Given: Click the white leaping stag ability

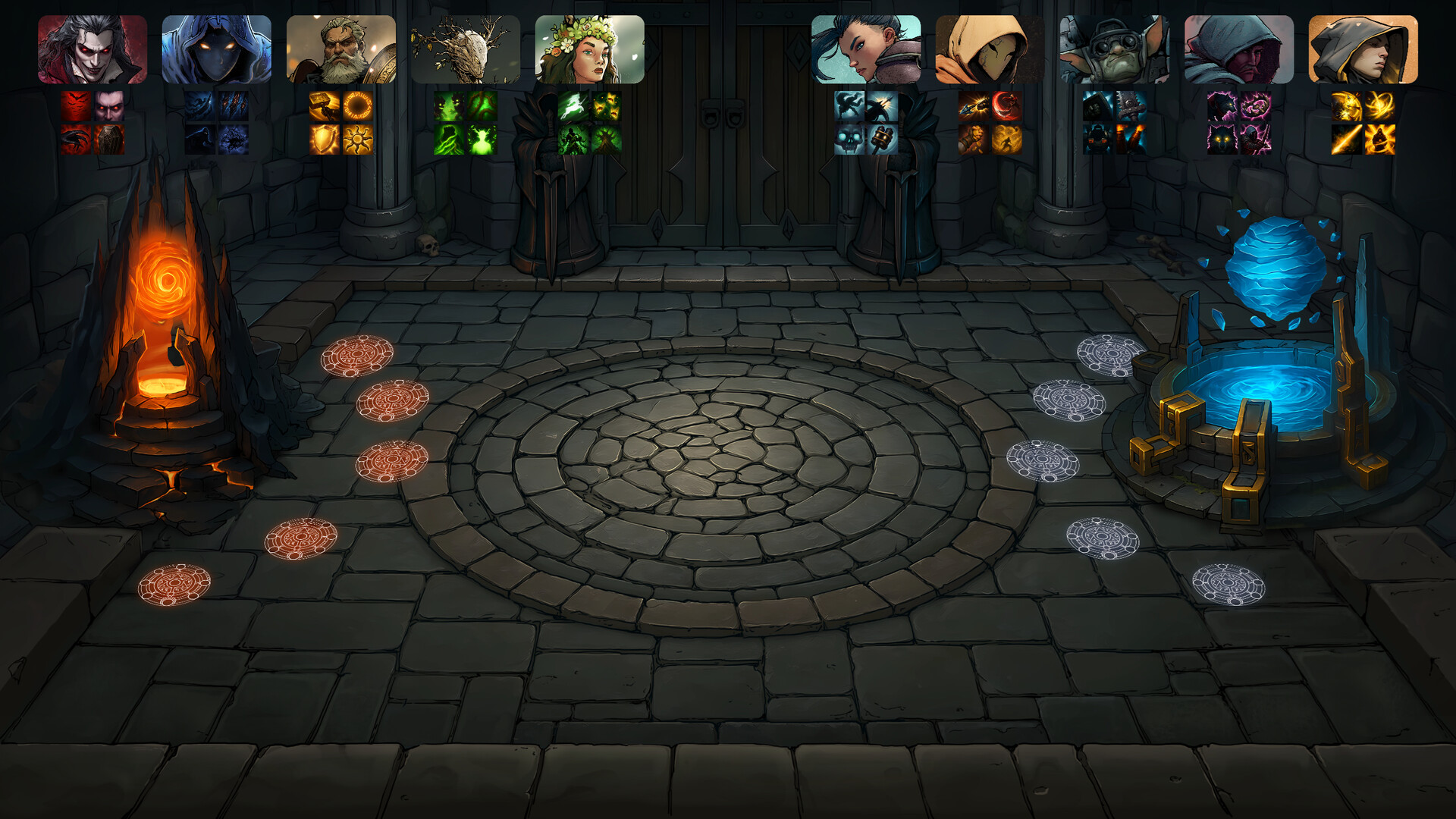Looking at the screenshot, I should click(x=573, y=107).
